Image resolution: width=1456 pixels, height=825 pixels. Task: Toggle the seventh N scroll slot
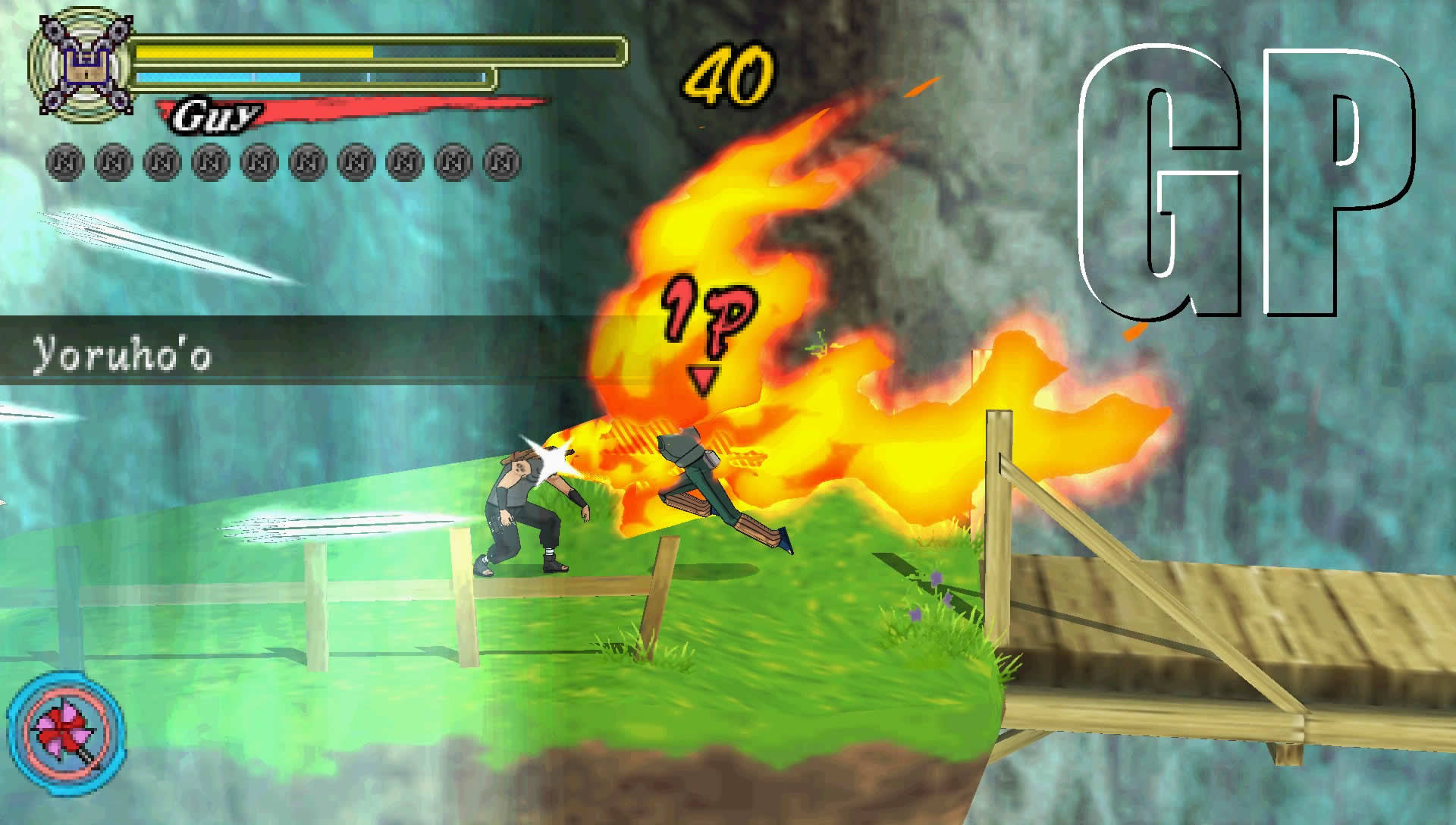click(354, 159)
